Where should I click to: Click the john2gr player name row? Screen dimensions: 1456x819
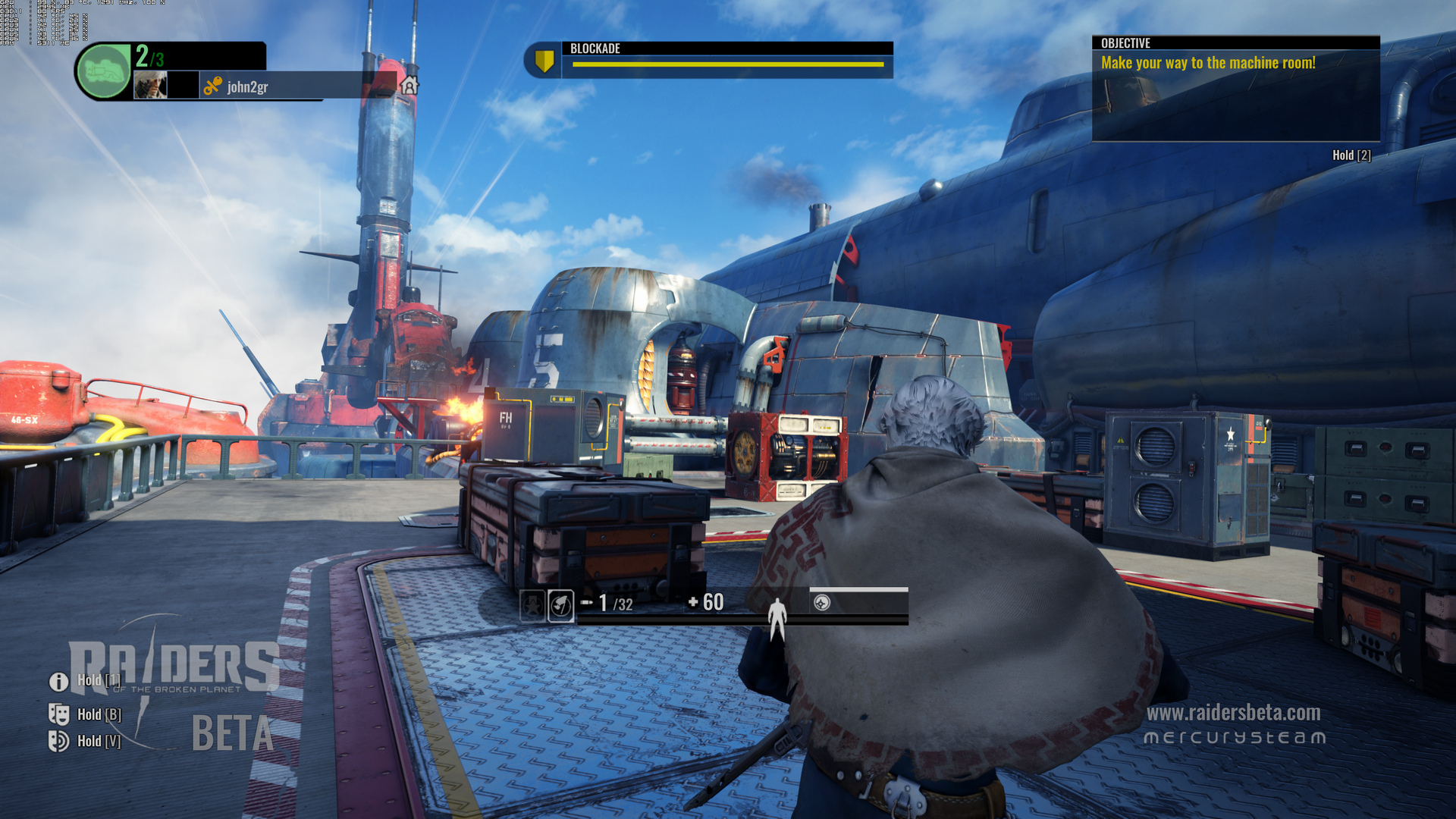(247, 86)
